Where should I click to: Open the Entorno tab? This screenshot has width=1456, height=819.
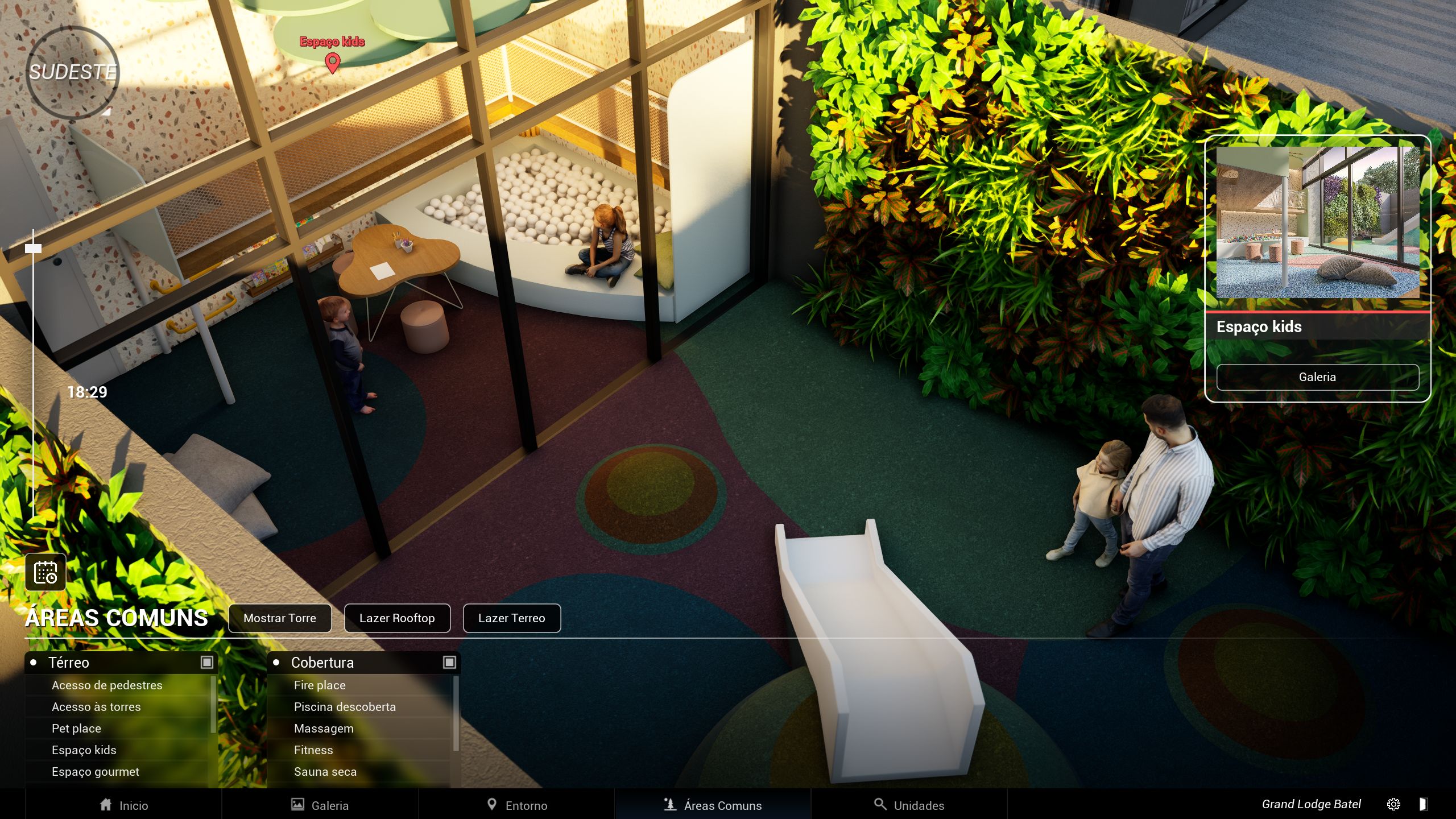pos(516,805)
